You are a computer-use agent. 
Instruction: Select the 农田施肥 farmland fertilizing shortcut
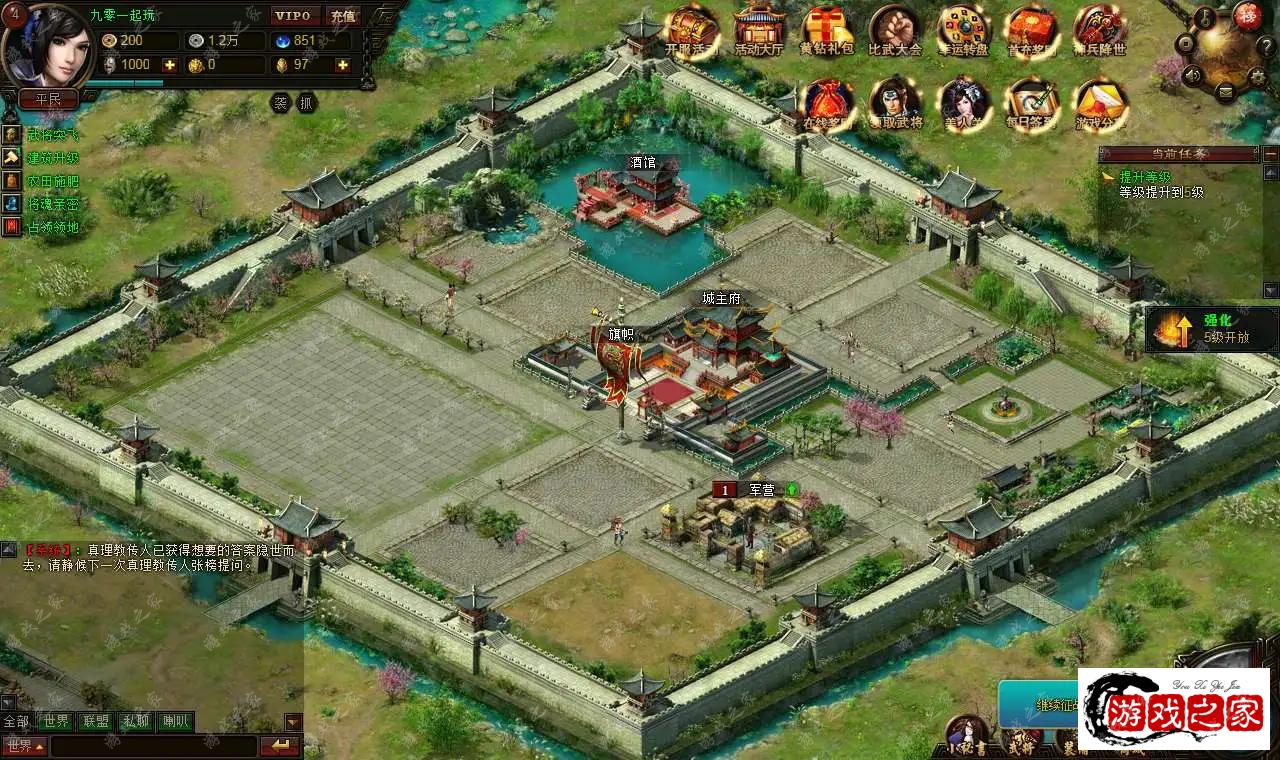coord(52,181)
